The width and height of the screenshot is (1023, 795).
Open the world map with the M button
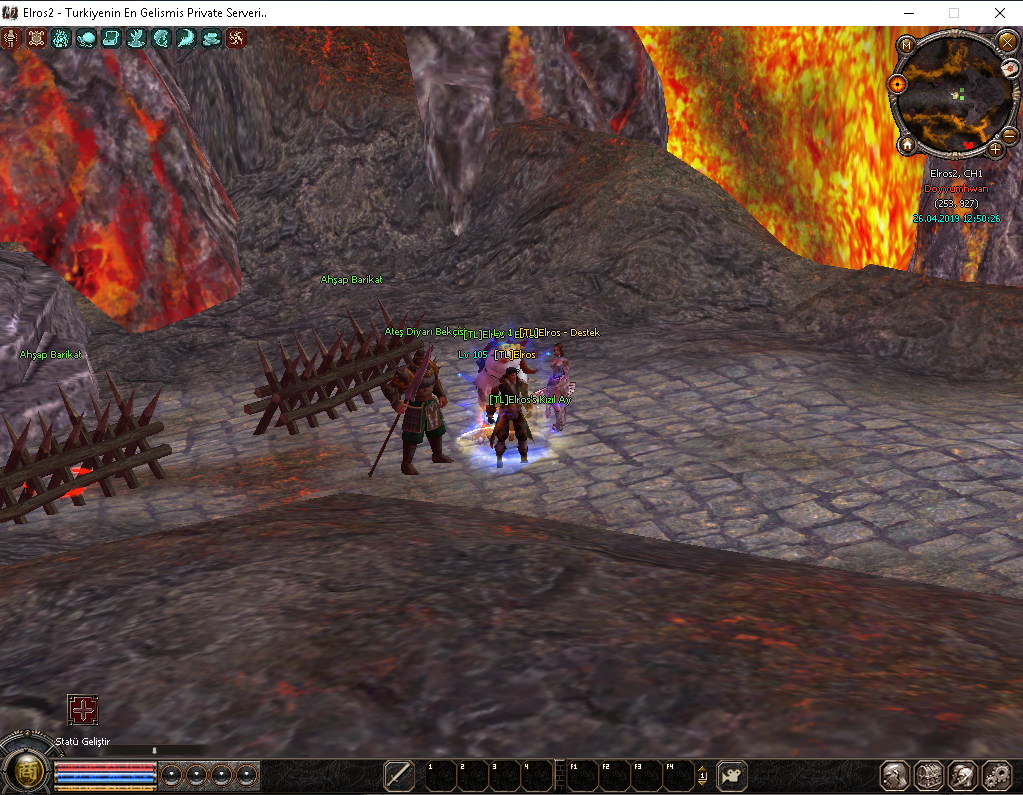[905, 45]
